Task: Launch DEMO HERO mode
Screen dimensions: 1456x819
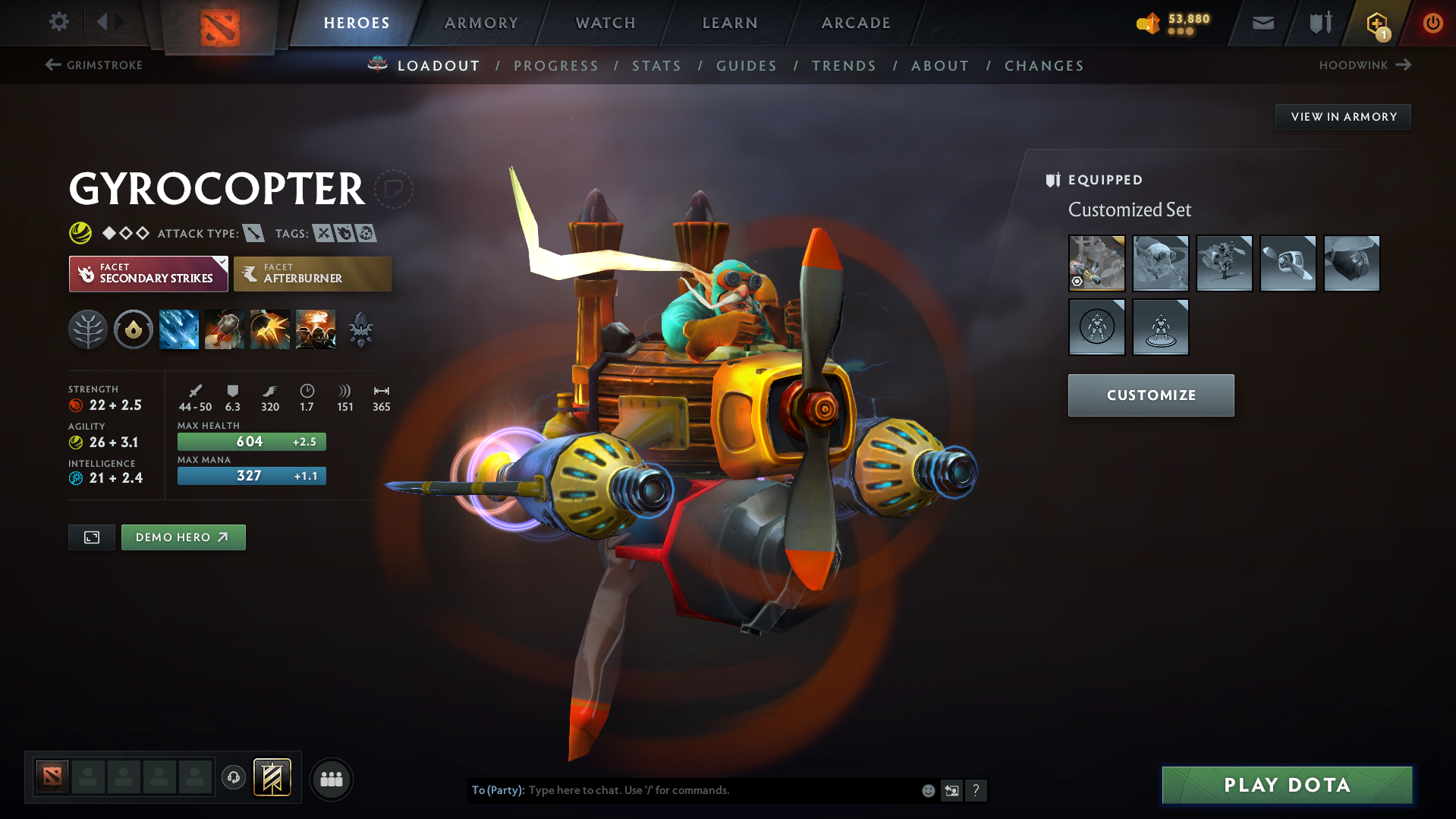Action: pos(183,537)
